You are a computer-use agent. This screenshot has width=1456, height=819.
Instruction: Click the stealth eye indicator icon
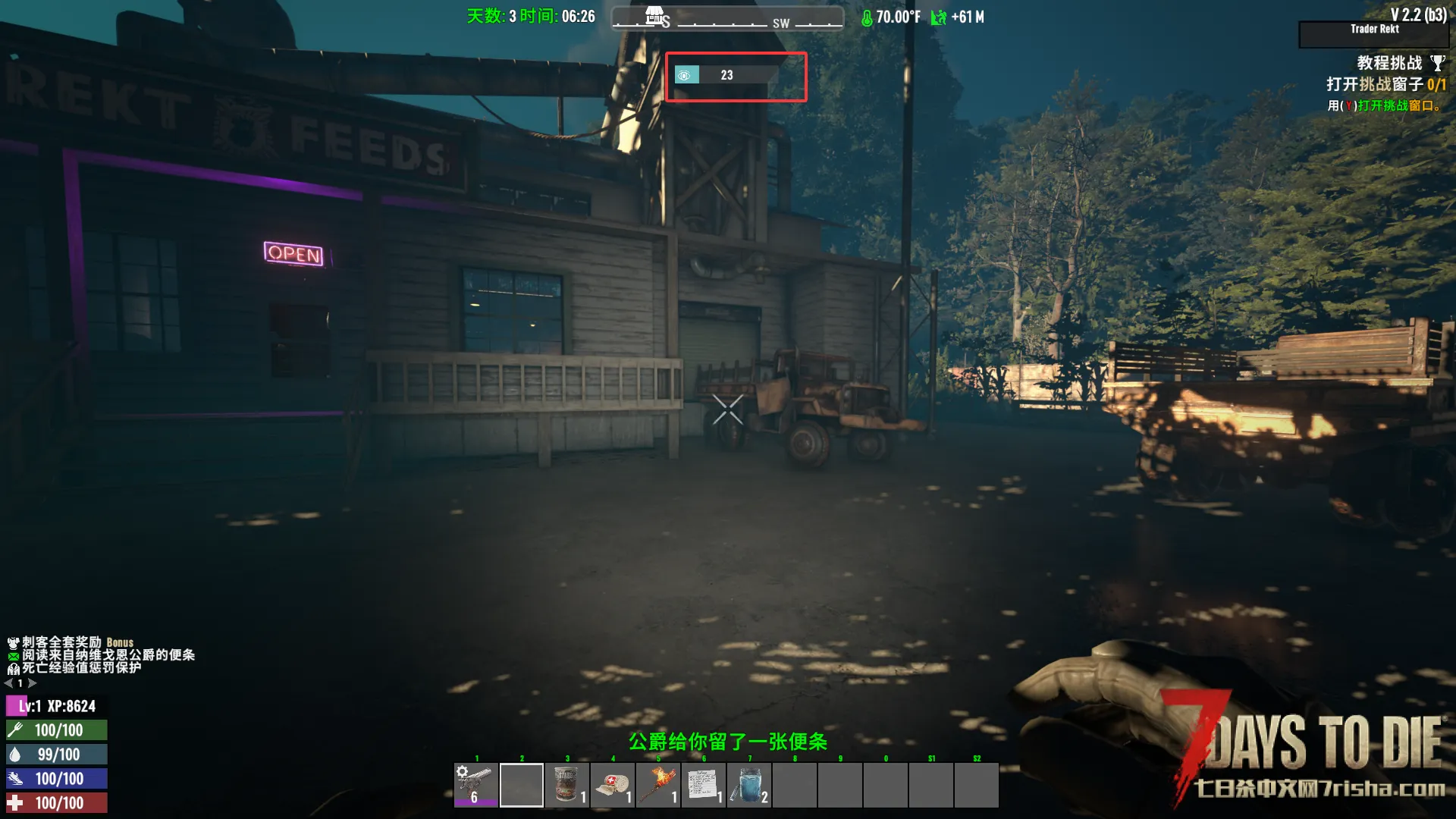click(x=685, y=75)
